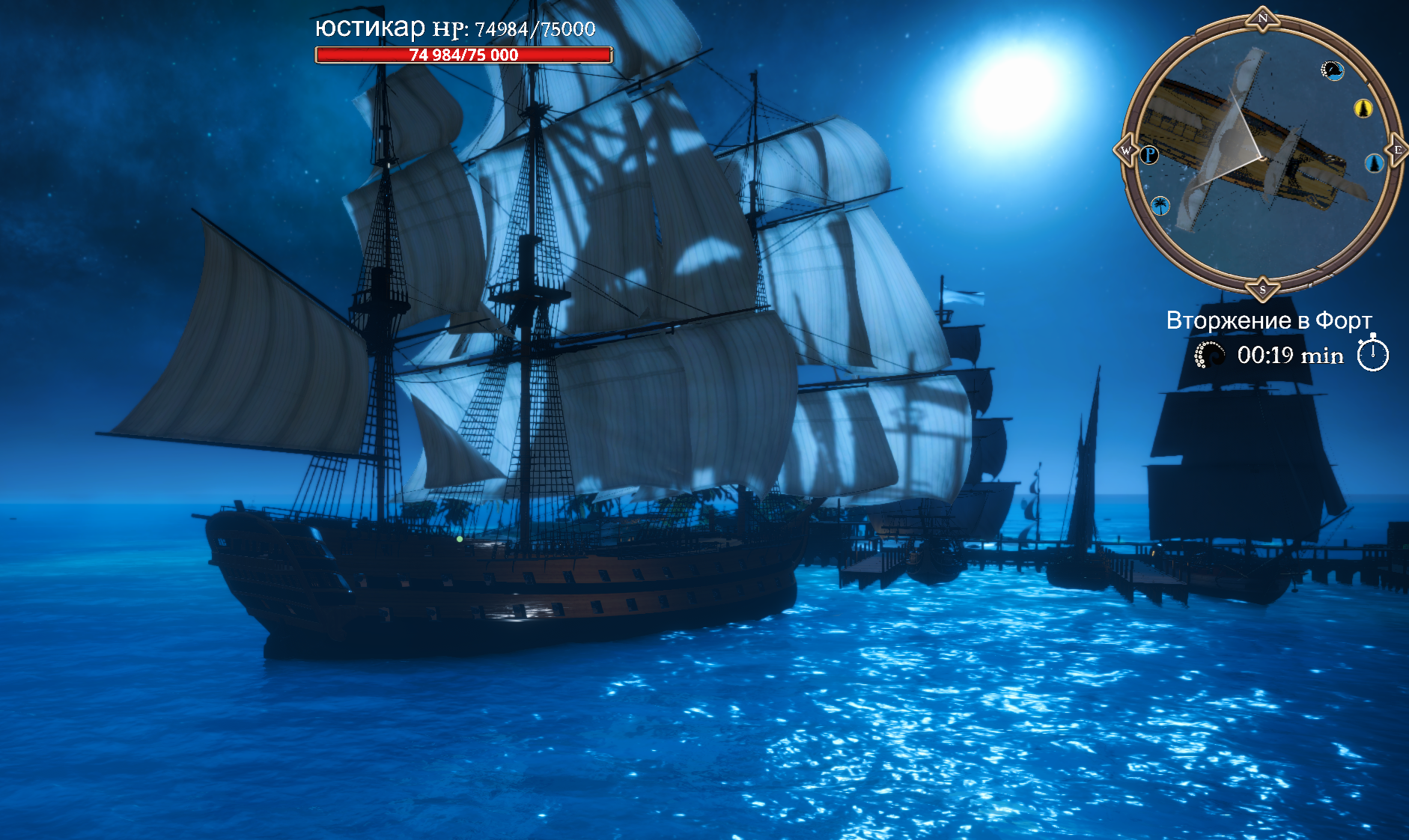Open the Вторжение в Форт mission text
The height and width of the screenshot is (840, 1409).
[1268, 319]
